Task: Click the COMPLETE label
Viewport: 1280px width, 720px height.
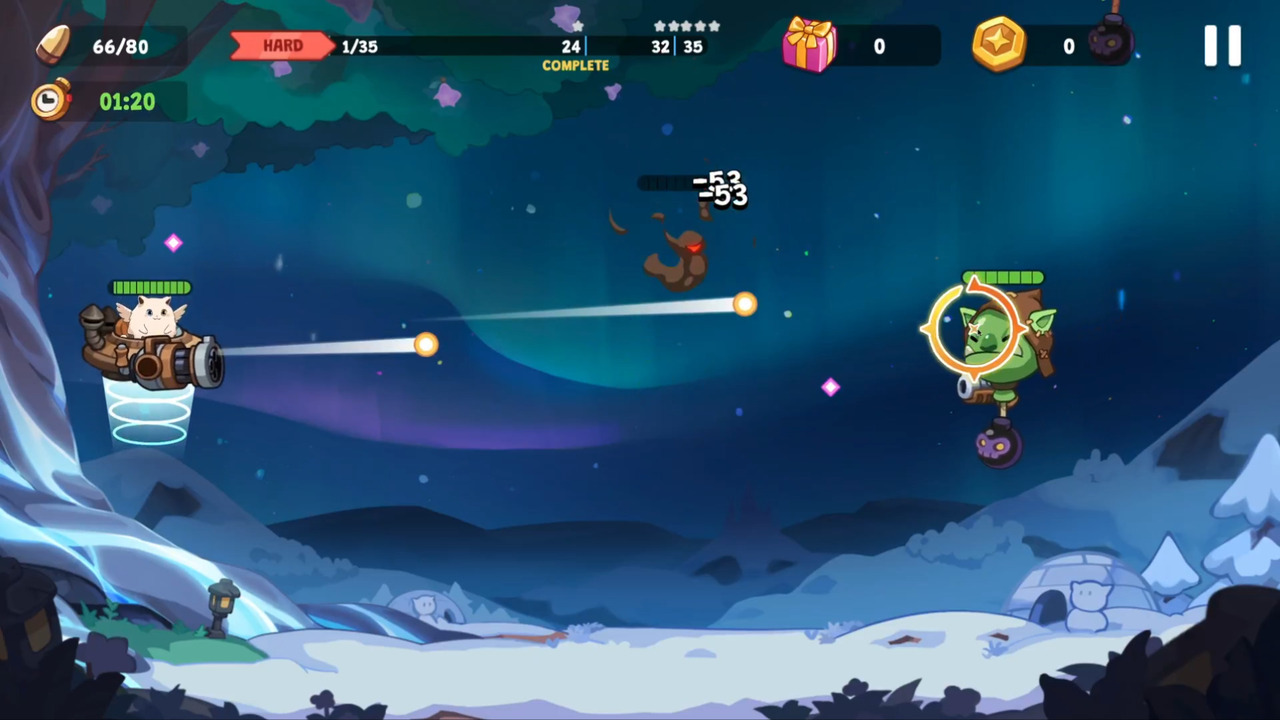Action: click(x=575, y=66)
